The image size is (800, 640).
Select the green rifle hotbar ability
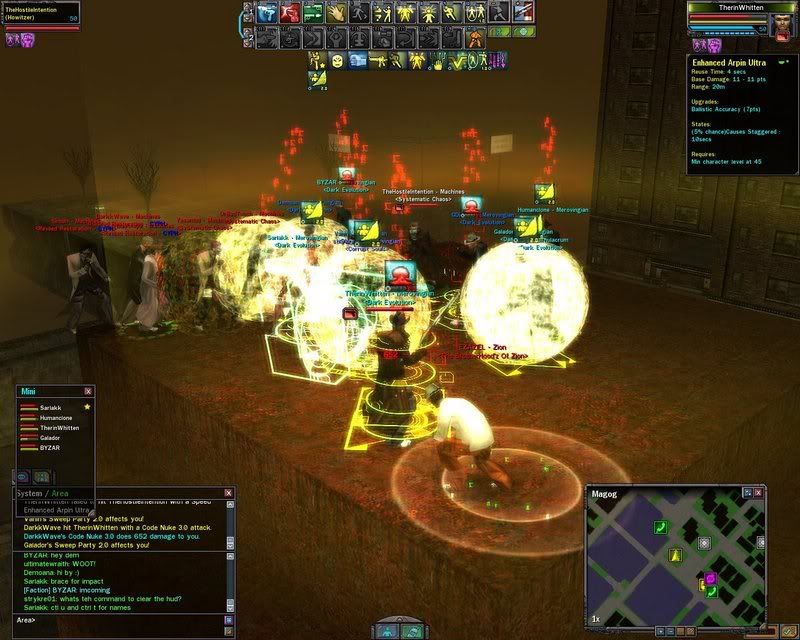coord(313,13)
